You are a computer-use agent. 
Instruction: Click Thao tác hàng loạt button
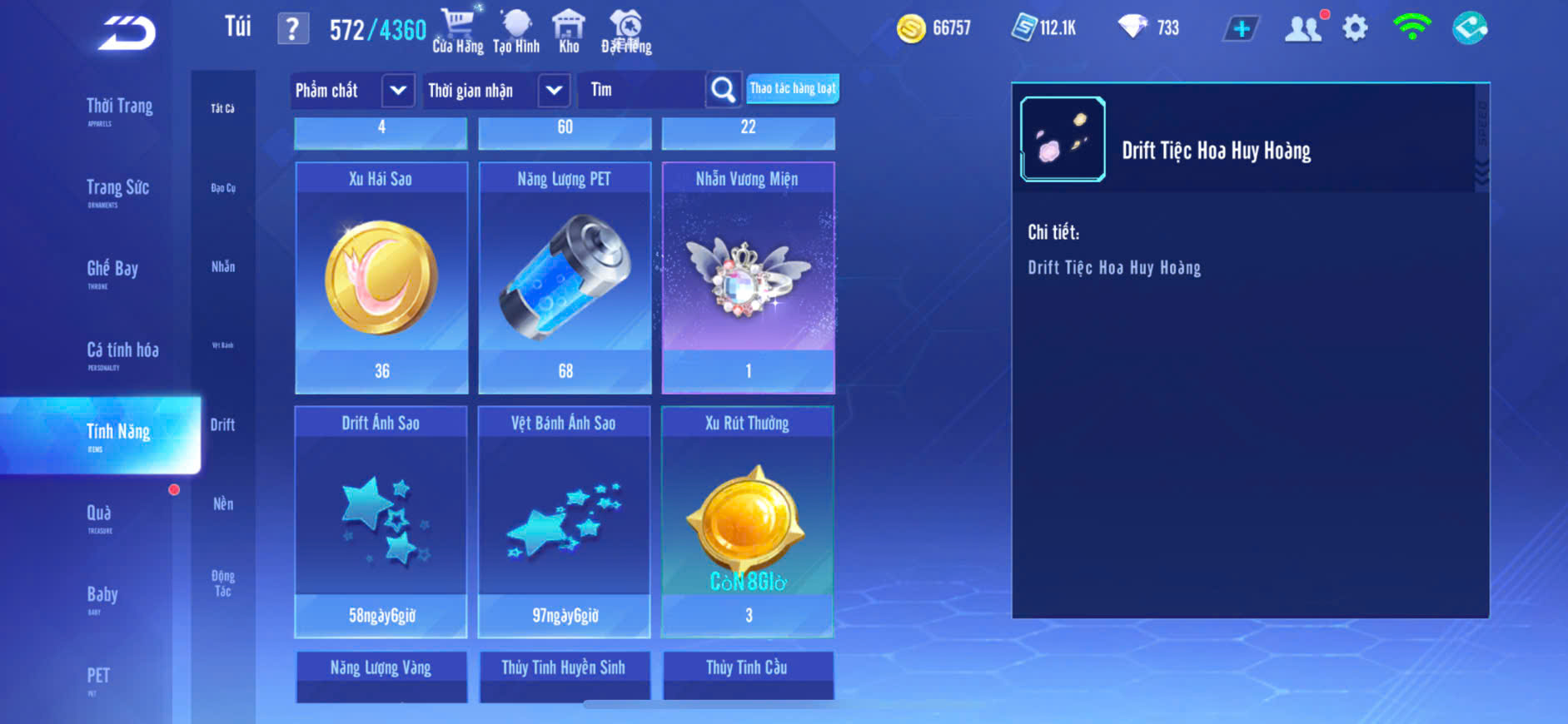[x=792, y=88]
